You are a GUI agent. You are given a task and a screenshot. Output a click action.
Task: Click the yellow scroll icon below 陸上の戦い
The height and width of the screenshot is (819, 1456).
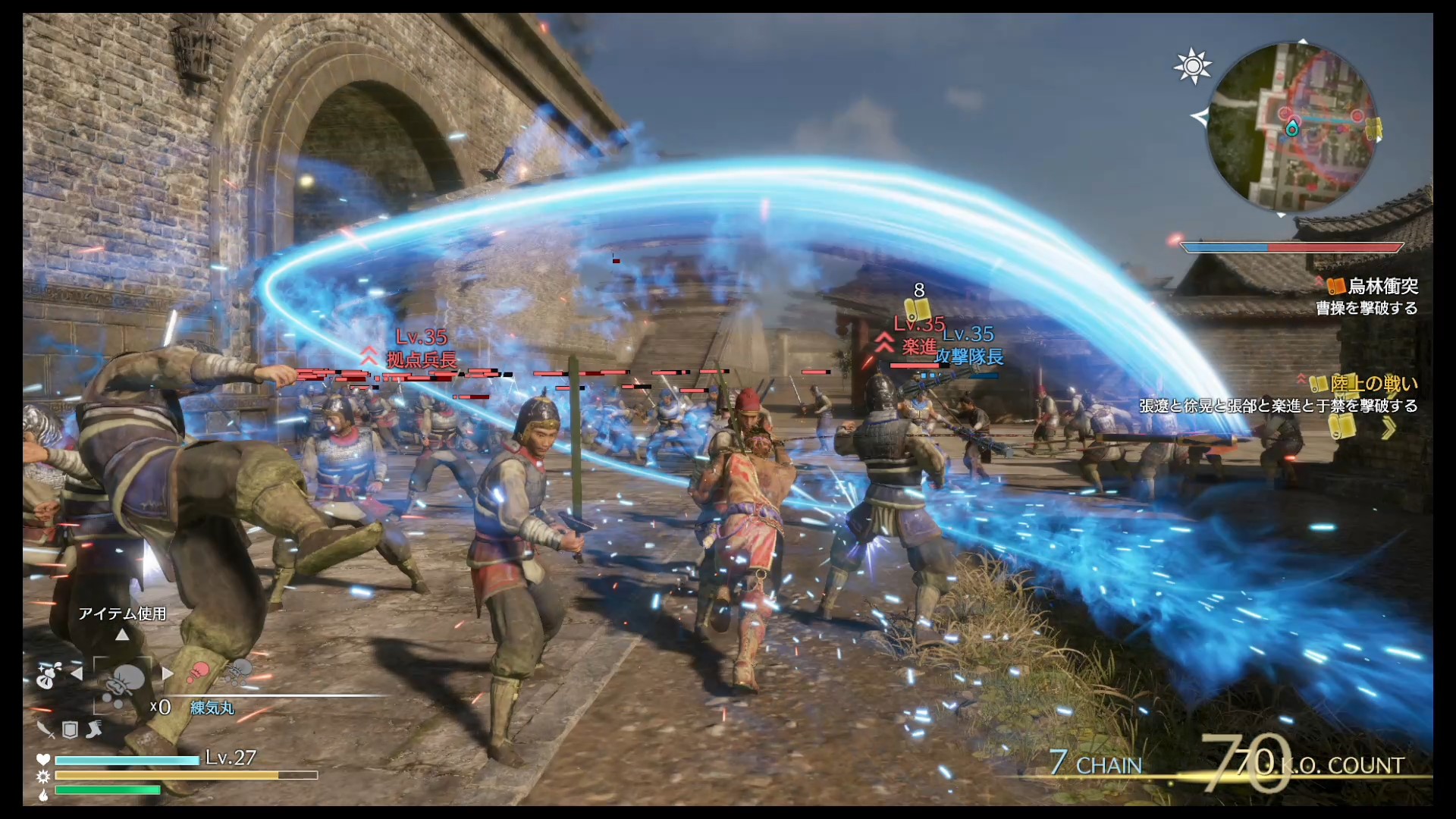(x=1341, y=428)
